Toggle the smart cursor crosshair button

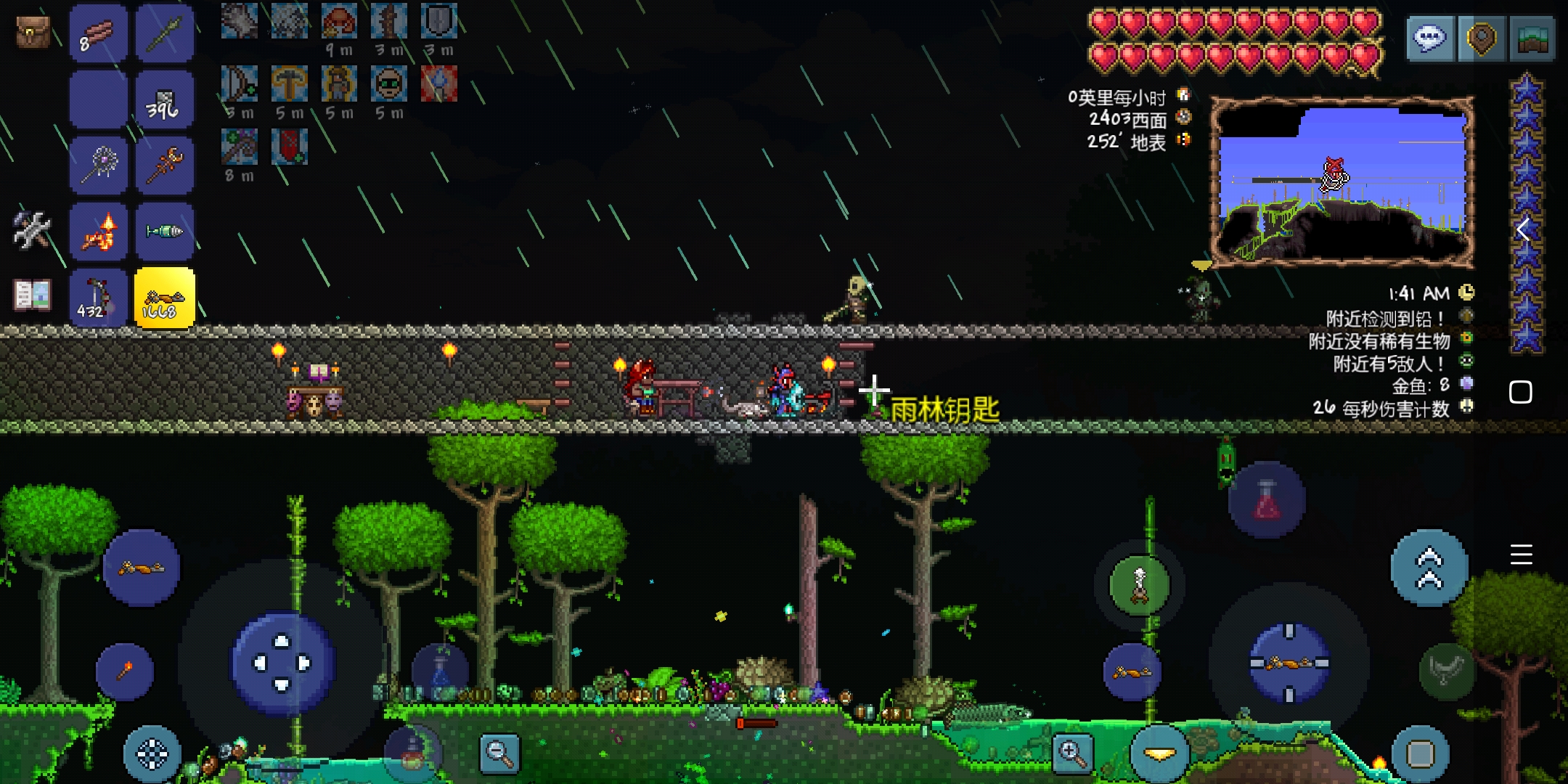click(152, 755)
